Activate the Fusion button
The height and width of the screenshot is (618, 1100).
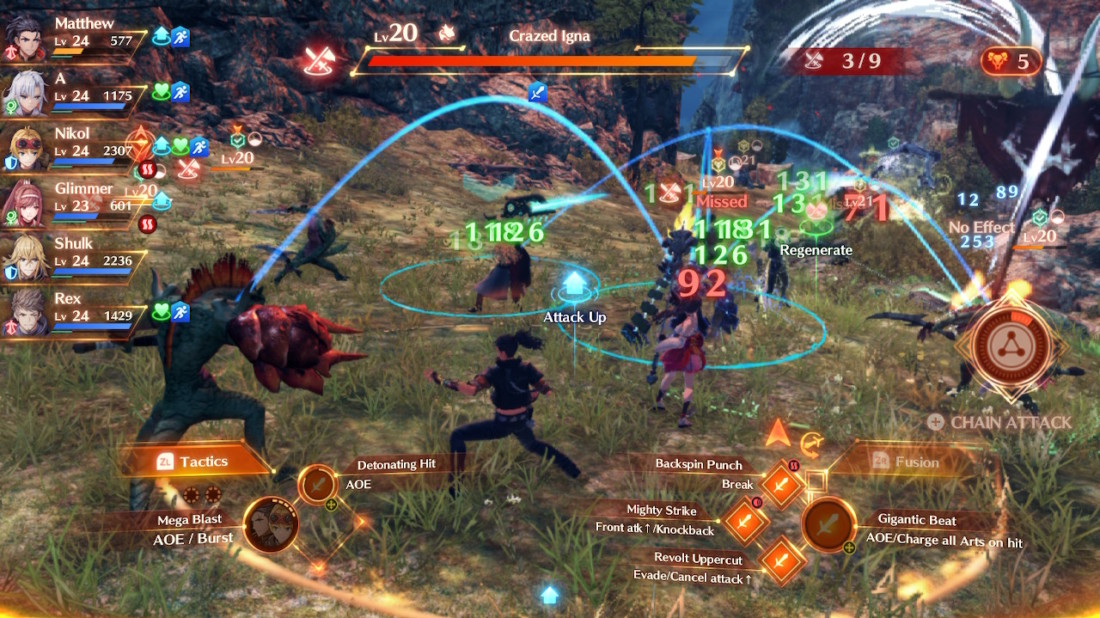[906, 462]
